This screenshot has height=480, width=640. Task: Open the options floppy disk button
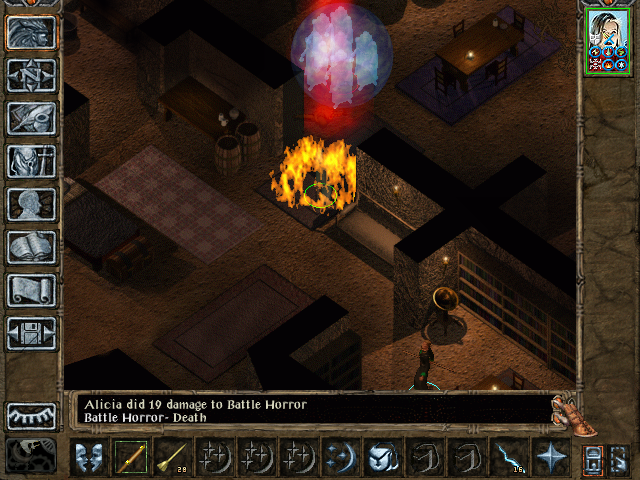coord(32,333)
